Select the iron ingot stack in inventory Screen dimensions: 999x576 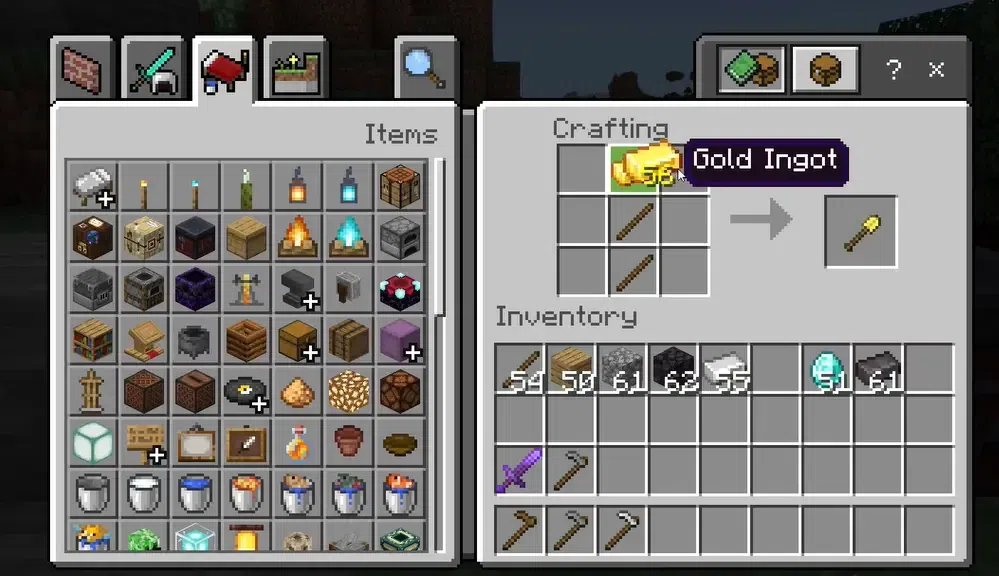(x=724, y=369)
